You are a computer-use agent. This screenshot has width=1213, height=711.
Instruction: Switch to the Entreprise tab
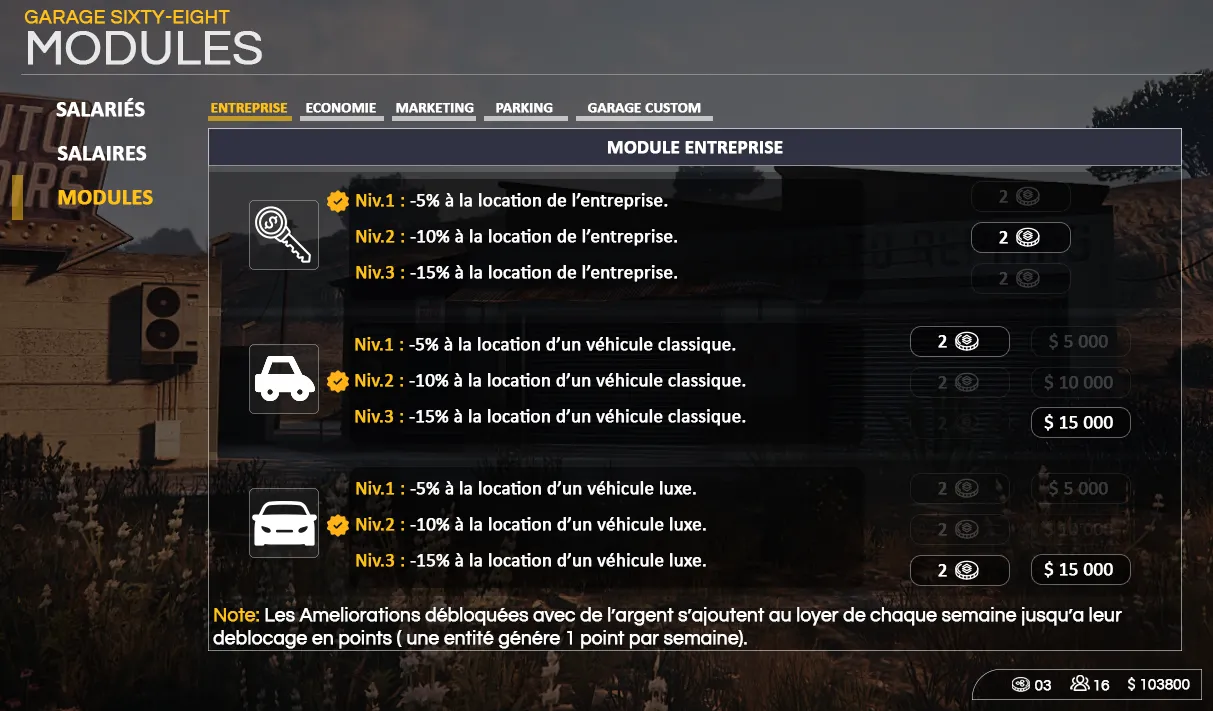(249, 108)
